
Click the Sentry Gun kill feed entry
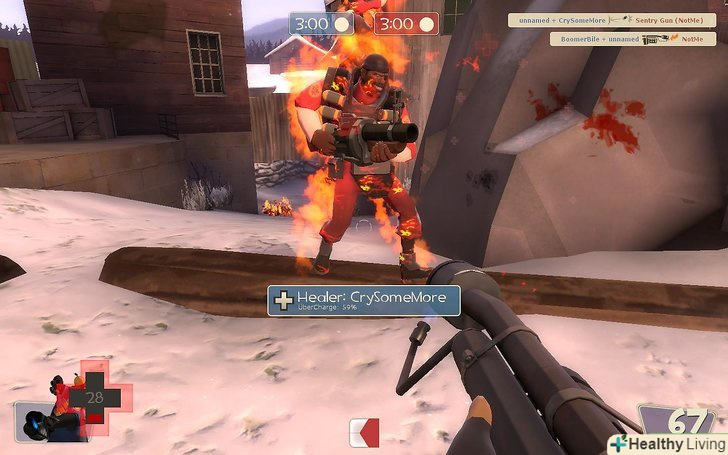point(610,20)
